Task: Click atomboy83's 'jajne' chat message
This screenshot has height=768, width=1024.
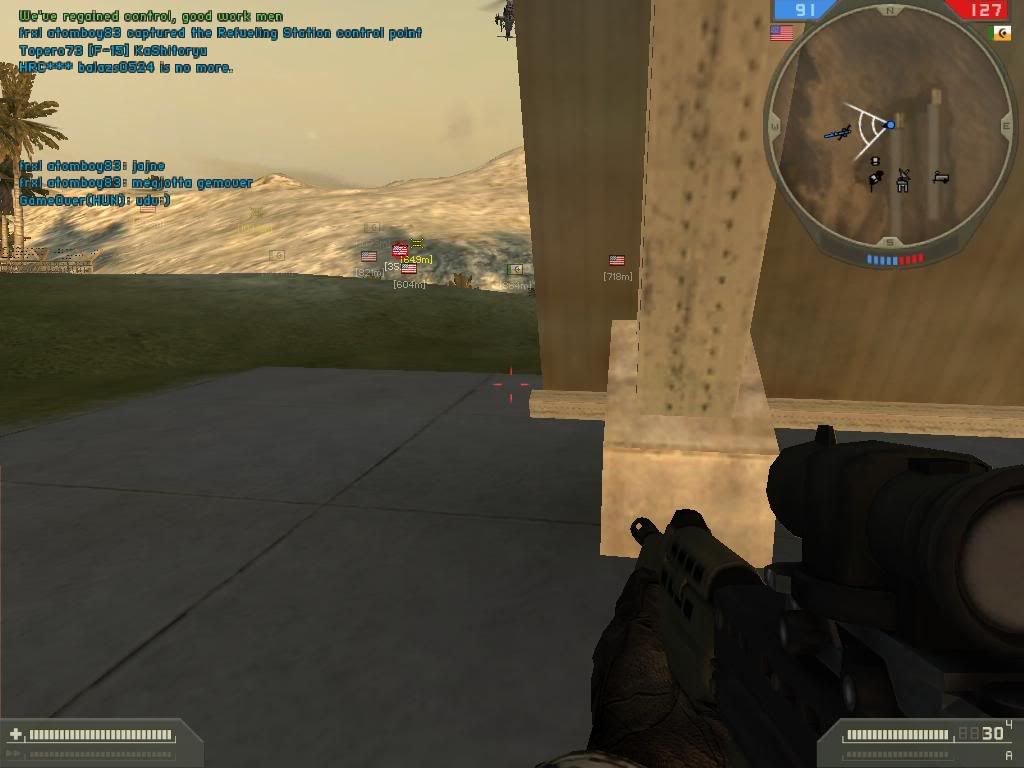Action: pyautogui.click(x=92, y=166)
